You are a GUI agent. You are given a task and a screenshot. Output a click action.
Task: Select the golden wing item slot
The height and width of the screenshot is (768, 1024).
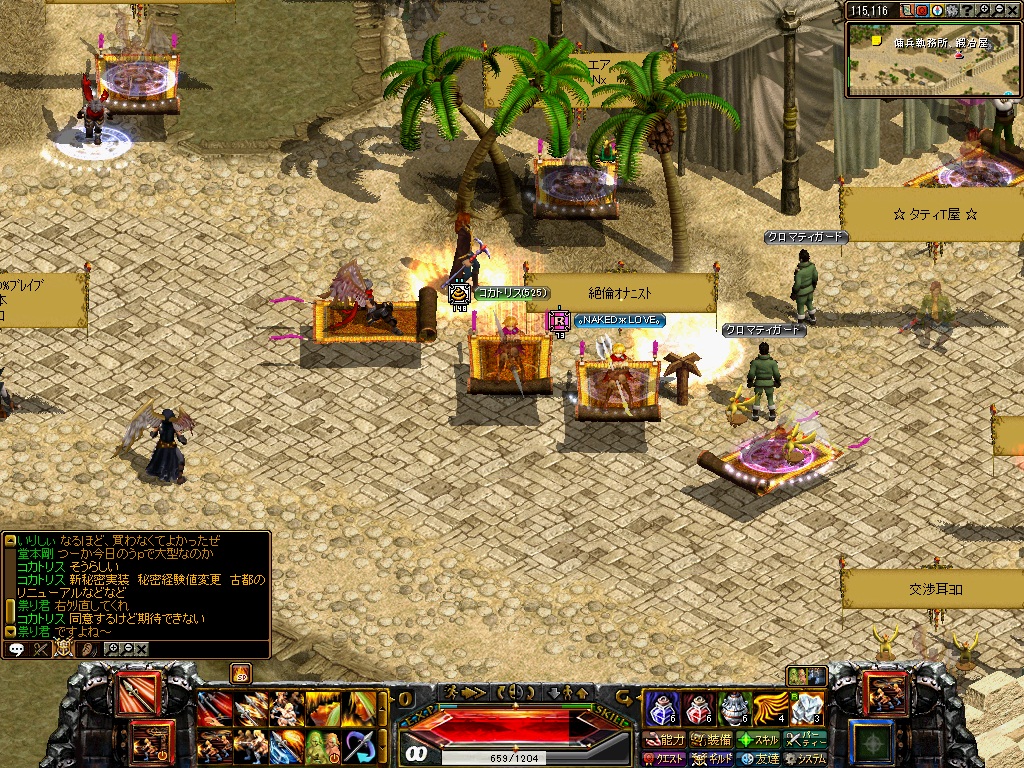(771, 708)
